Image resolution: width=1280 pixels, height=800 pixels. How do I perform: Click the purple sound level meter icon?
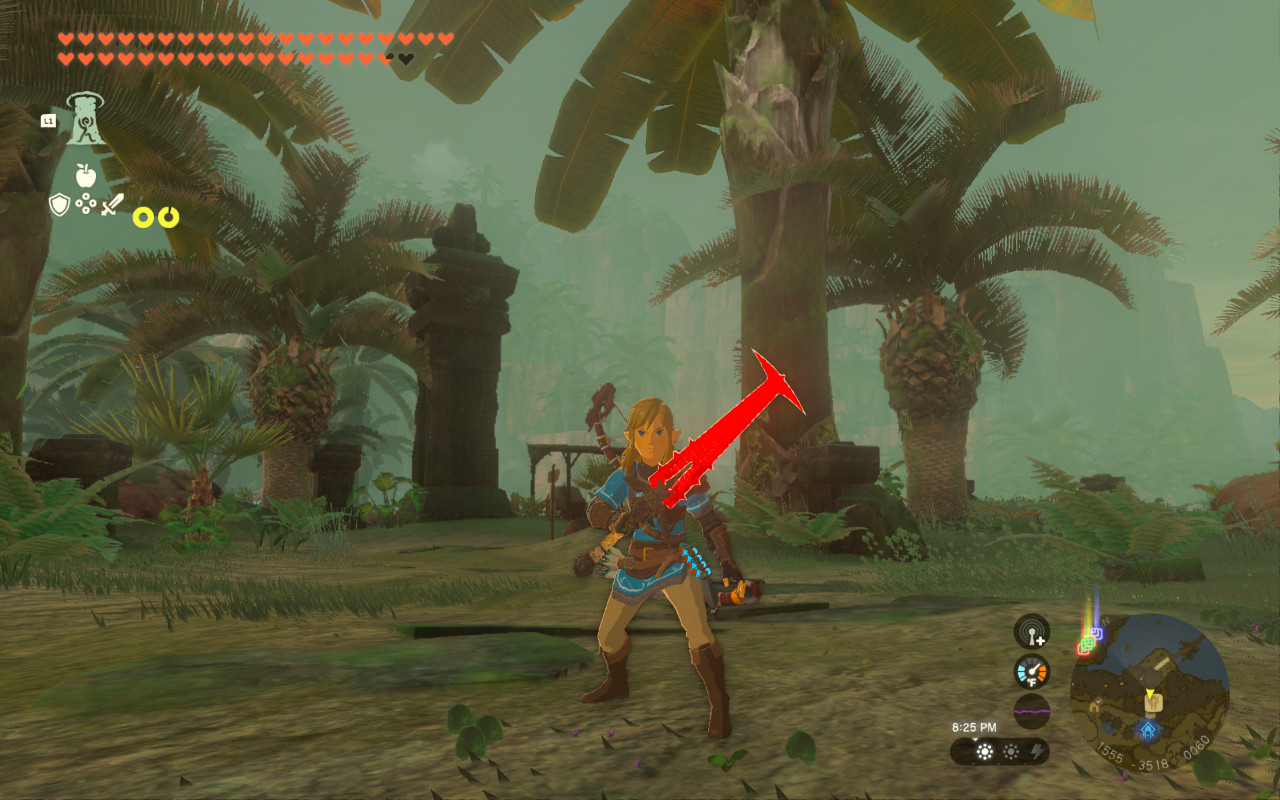pyautogui.click(x=1032, y=710)
